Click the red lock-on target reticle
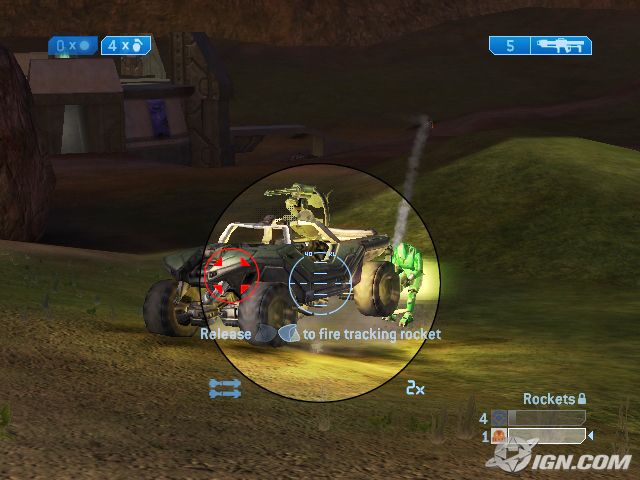Viewport: 640px width, 480px height. [231, 273]
